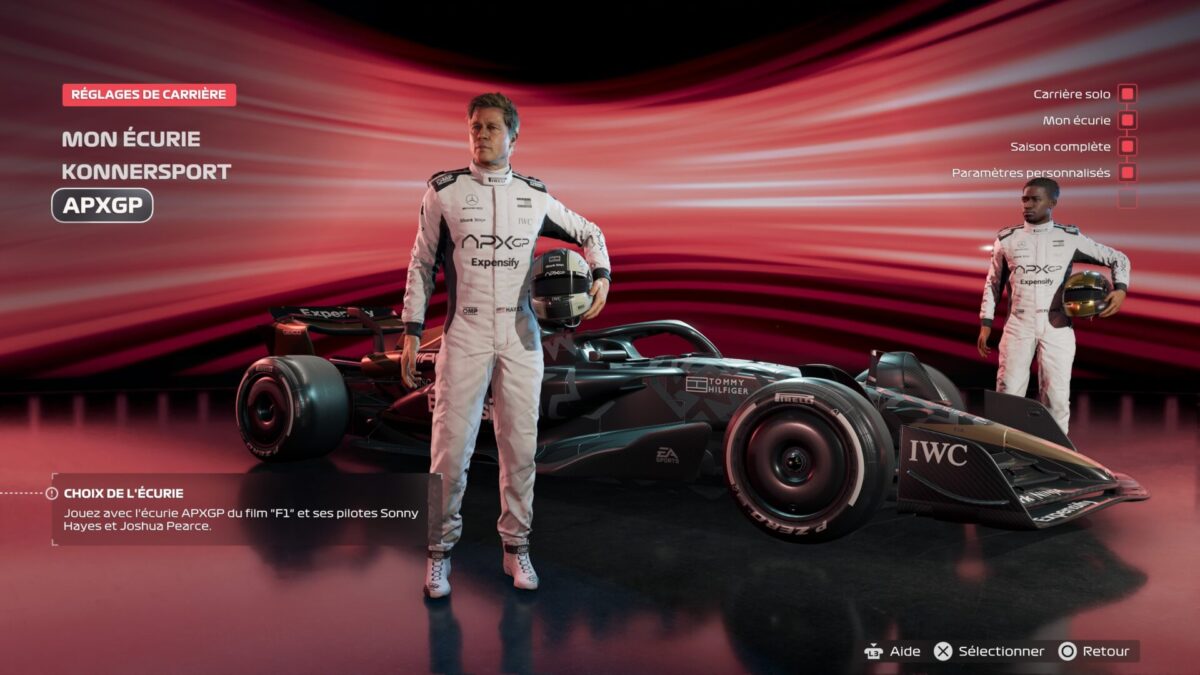Choose the Konnersport team entry
1200x675 pixels.
tap(146, 172)
